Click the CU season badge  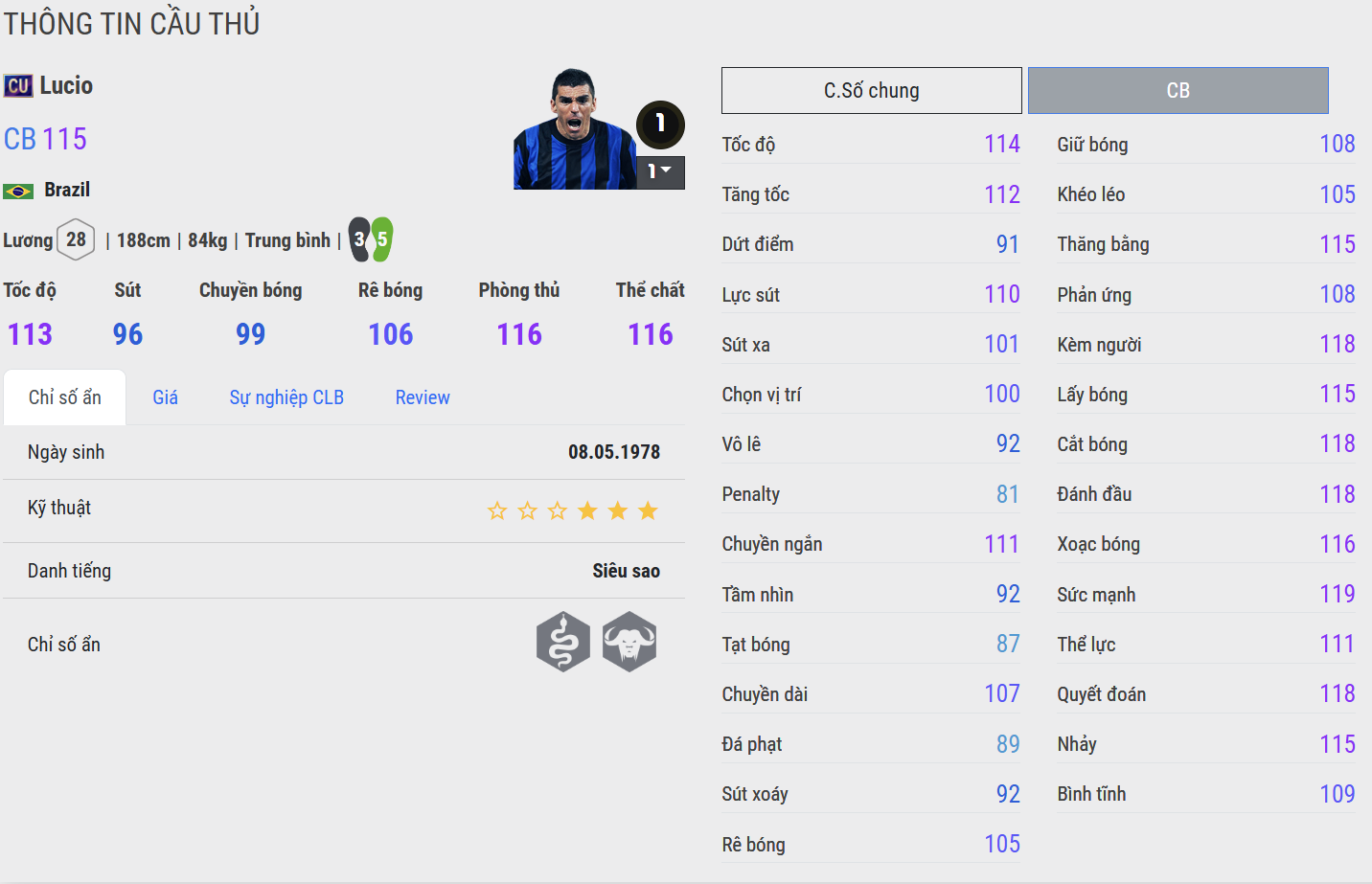point(18,86)
